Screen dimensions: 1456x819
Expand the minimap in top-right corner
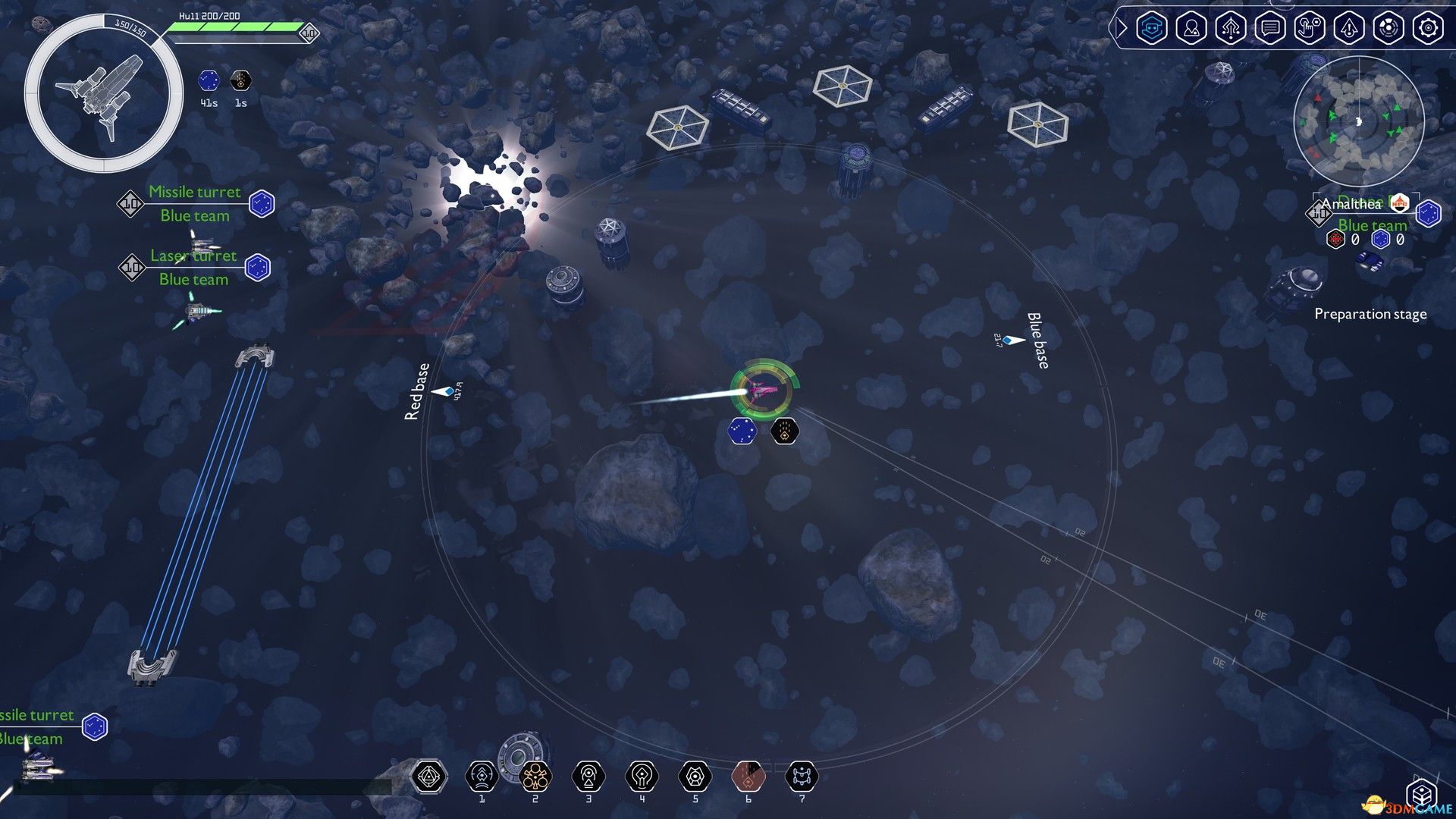tap(1358, 121)
